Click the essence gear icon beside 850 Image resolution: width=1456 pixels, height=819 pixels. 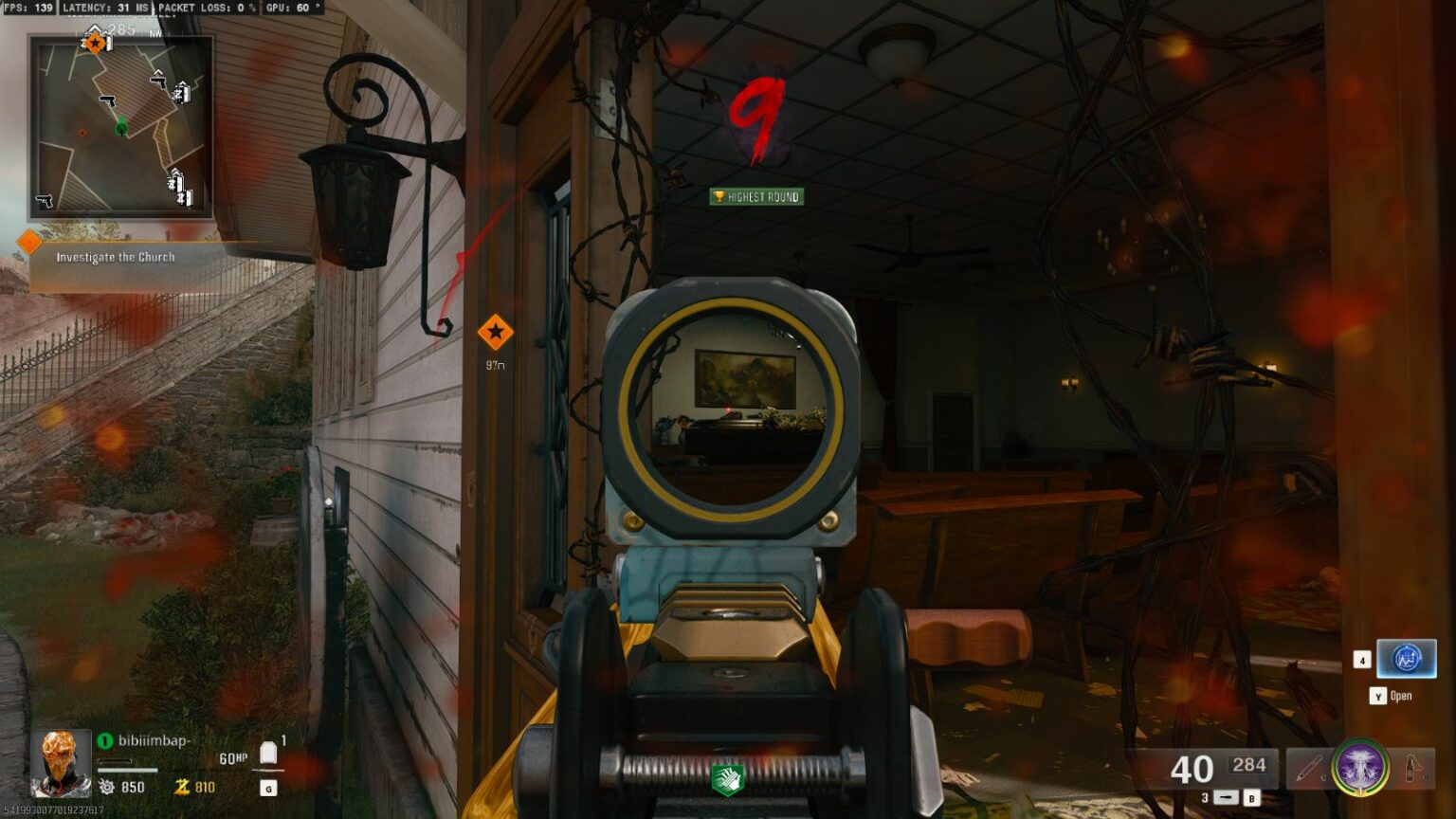[x=108, y=786]
